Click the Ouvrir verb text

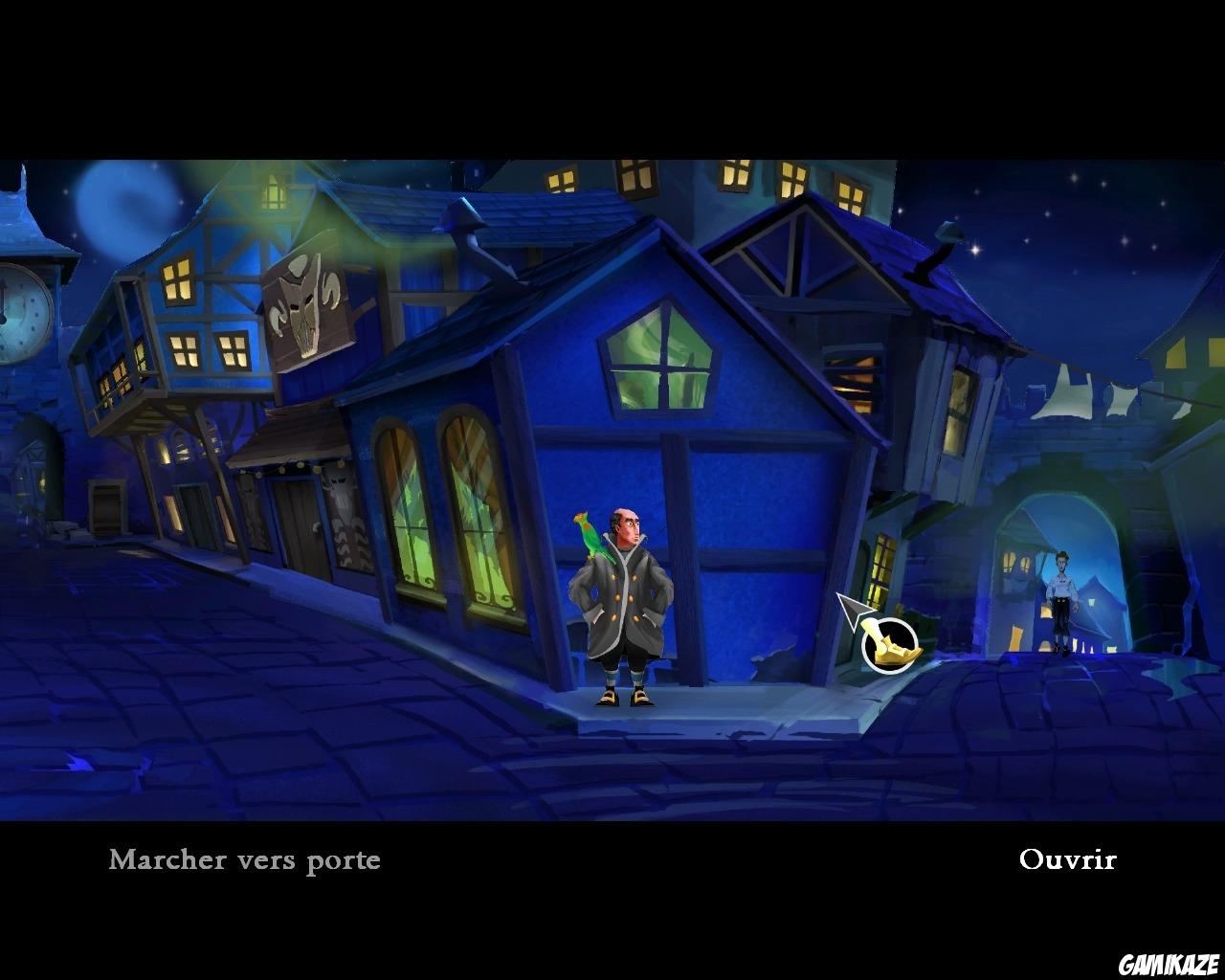tap(1068, 859)
